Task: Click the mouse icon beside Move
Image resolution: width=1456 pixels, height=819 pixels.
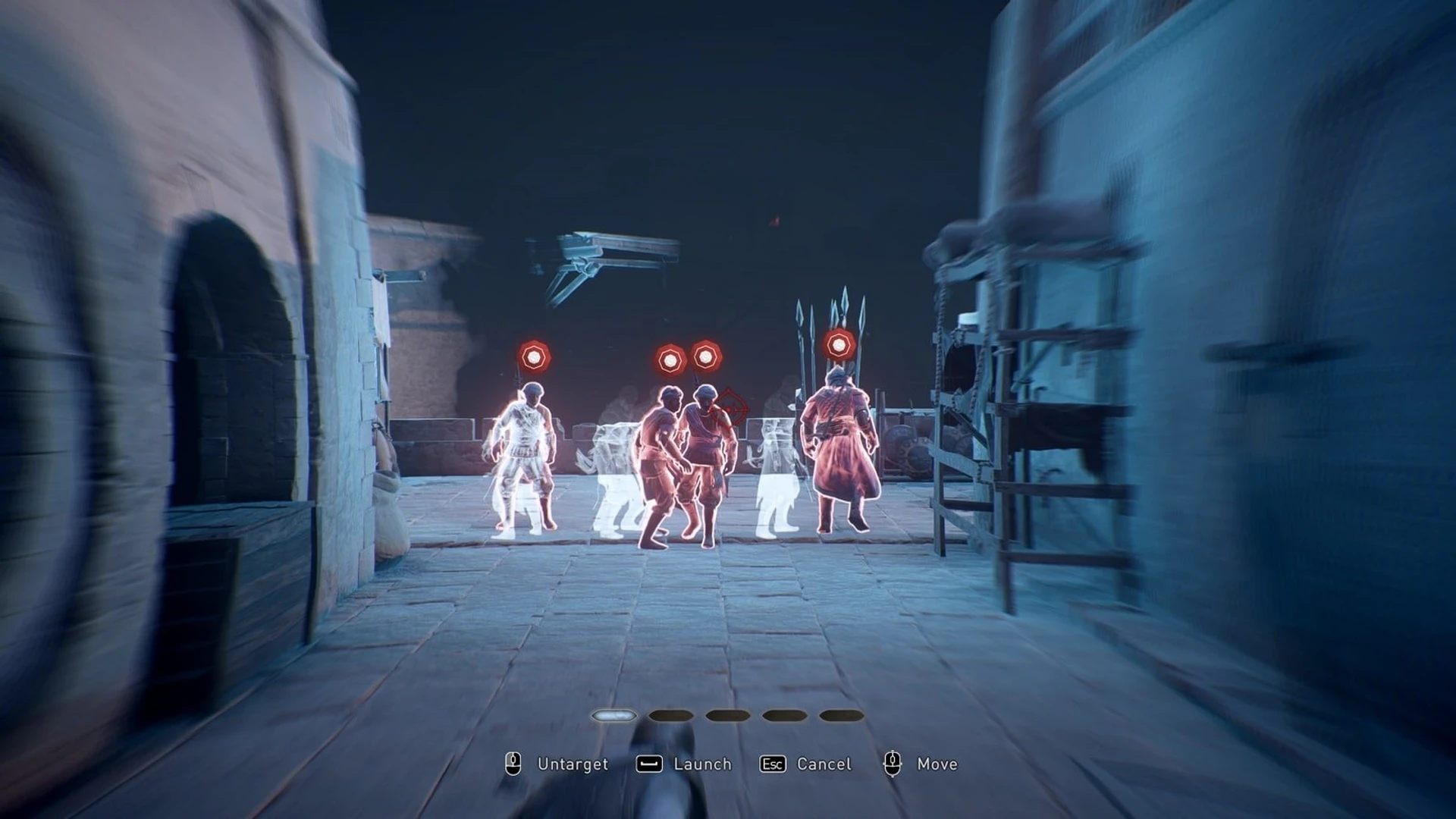Action: (893, 764)
